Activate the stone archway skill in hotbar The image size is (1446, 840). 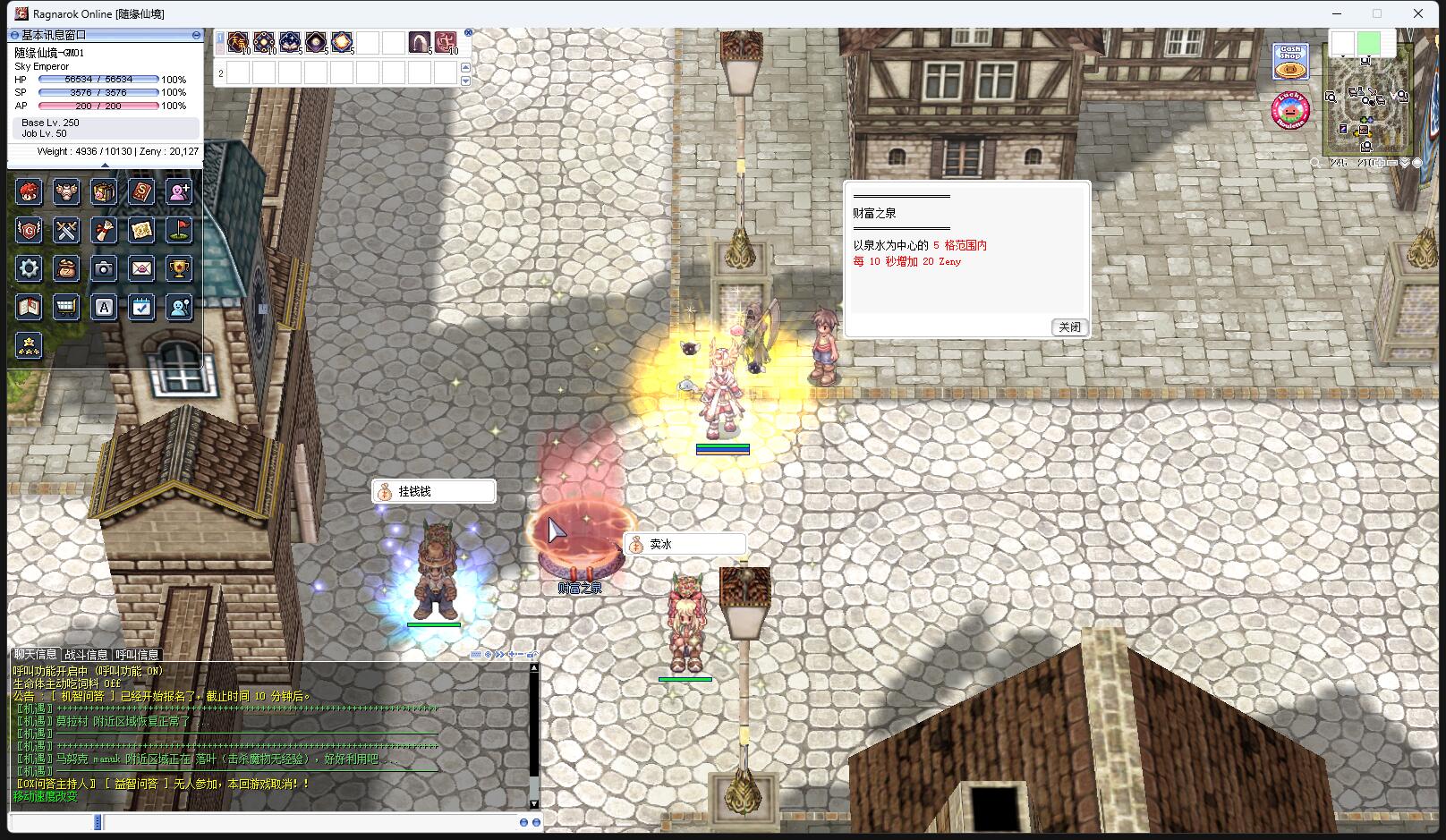(420, 42)
